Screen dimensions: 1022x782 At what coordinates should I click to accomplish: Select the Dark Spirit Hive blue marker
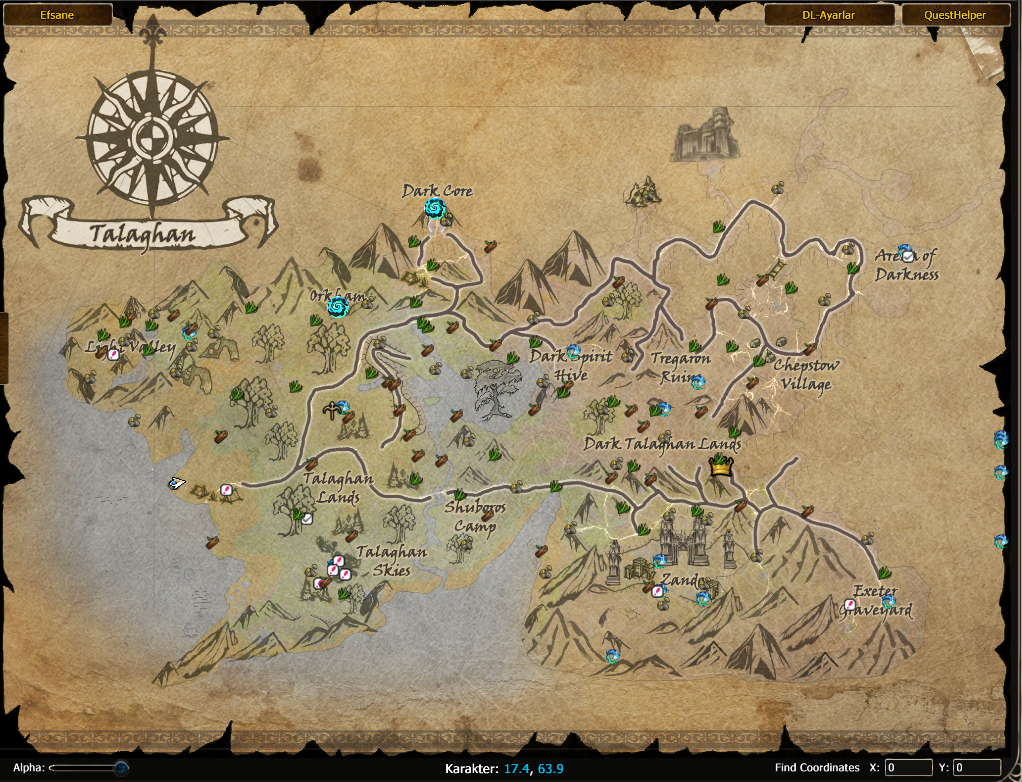(573, 352)
